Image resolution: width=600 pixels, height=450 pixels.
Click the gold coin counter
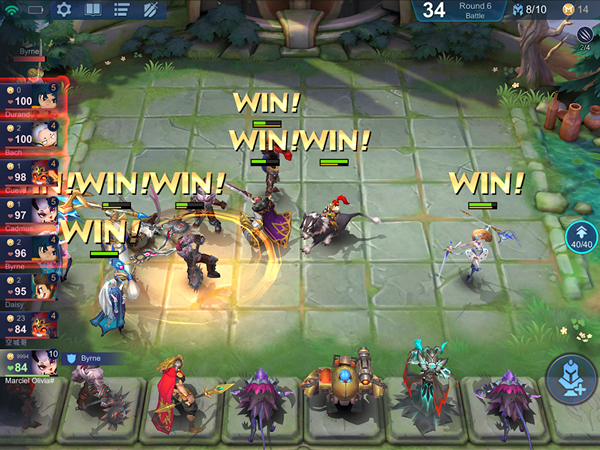(575, 10)
